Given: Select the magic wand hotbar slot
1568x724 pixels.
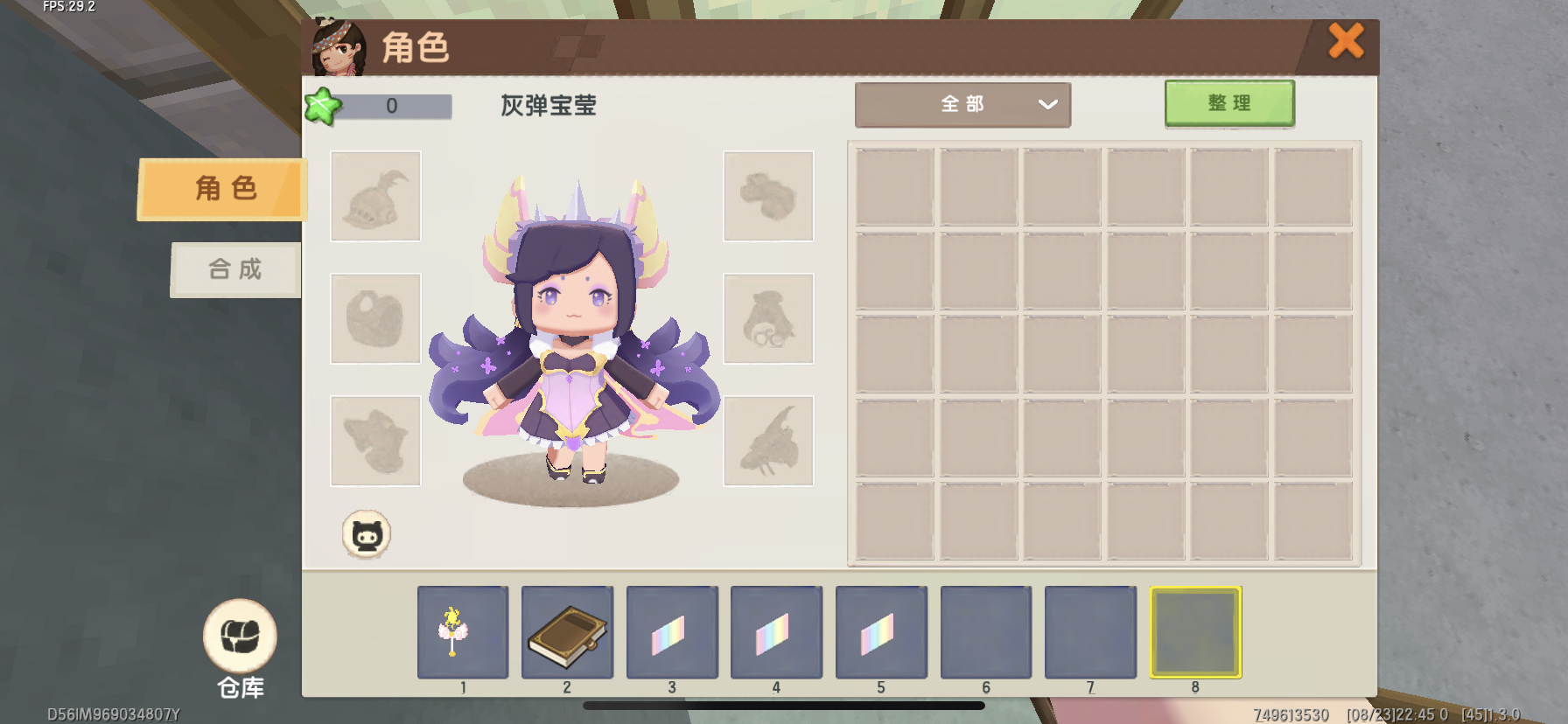Looking at the screenshot, I should point(462,632).
